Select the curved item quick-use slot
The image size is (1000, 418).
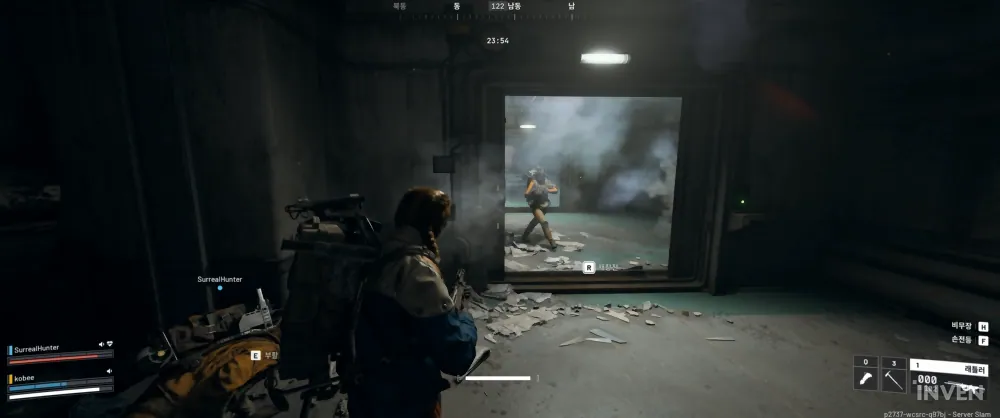click(866, 379)
